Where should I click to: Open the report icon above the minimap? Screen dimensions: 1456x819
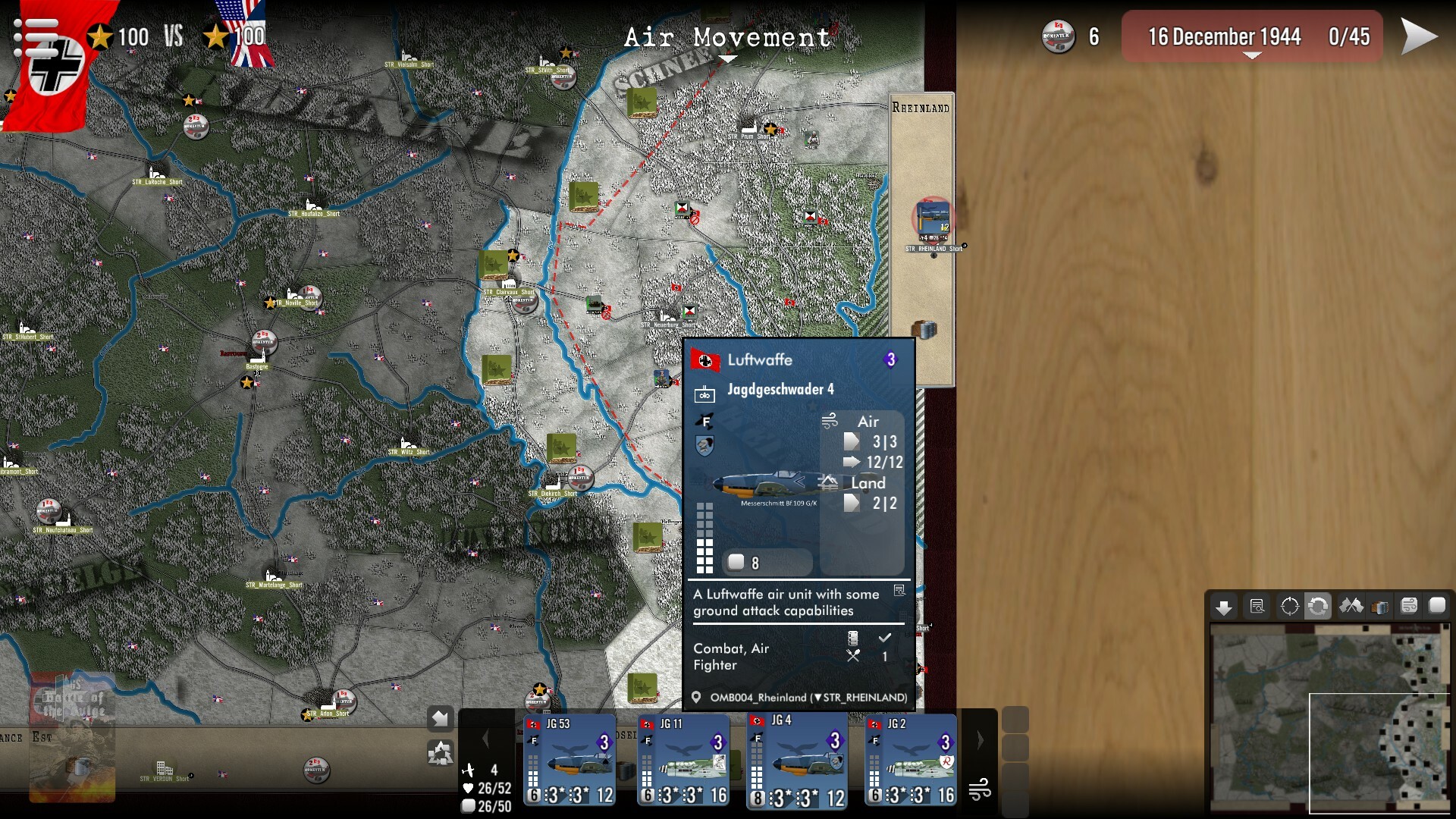(1258, 607)
